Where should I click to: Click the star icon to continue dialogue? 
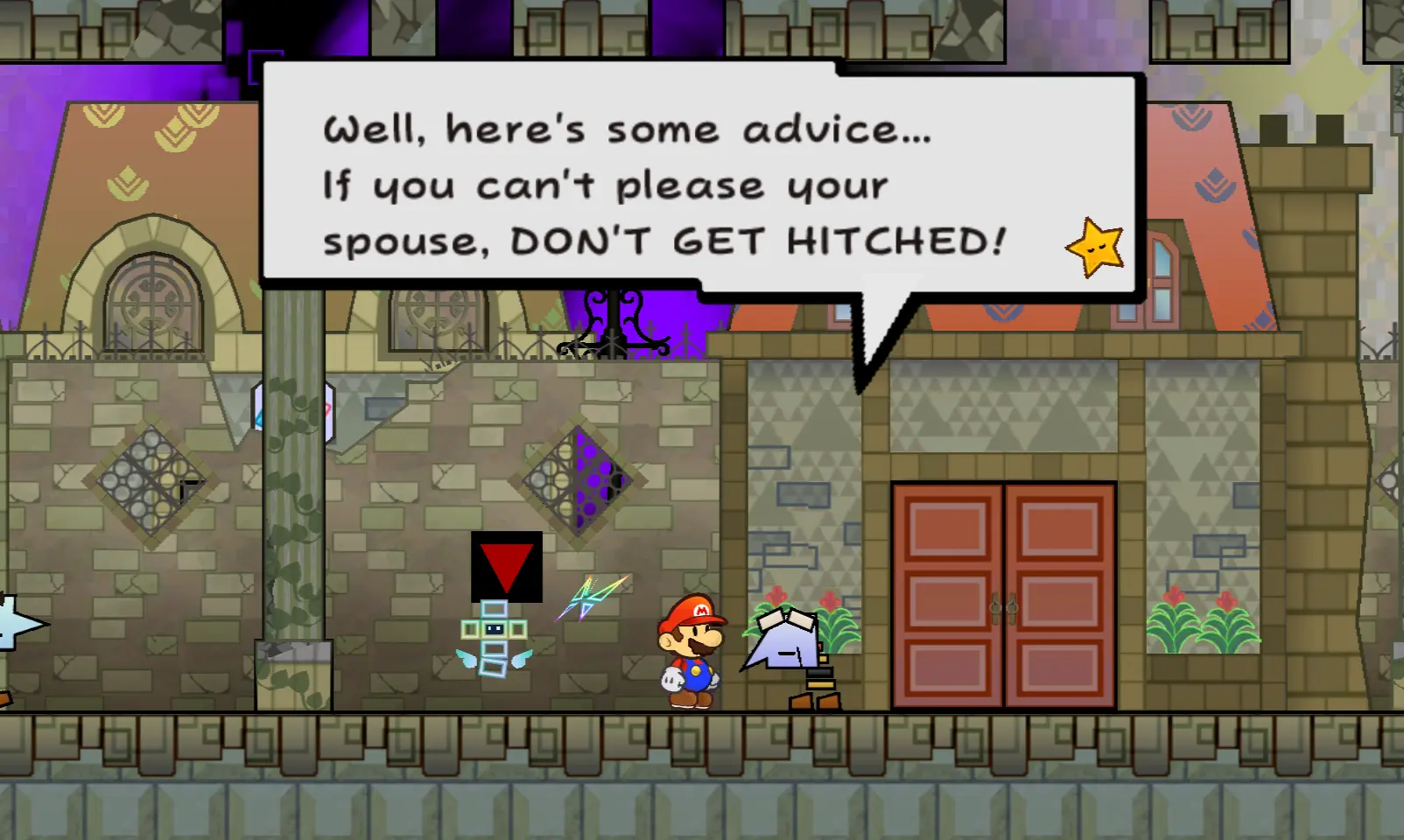1095,248
